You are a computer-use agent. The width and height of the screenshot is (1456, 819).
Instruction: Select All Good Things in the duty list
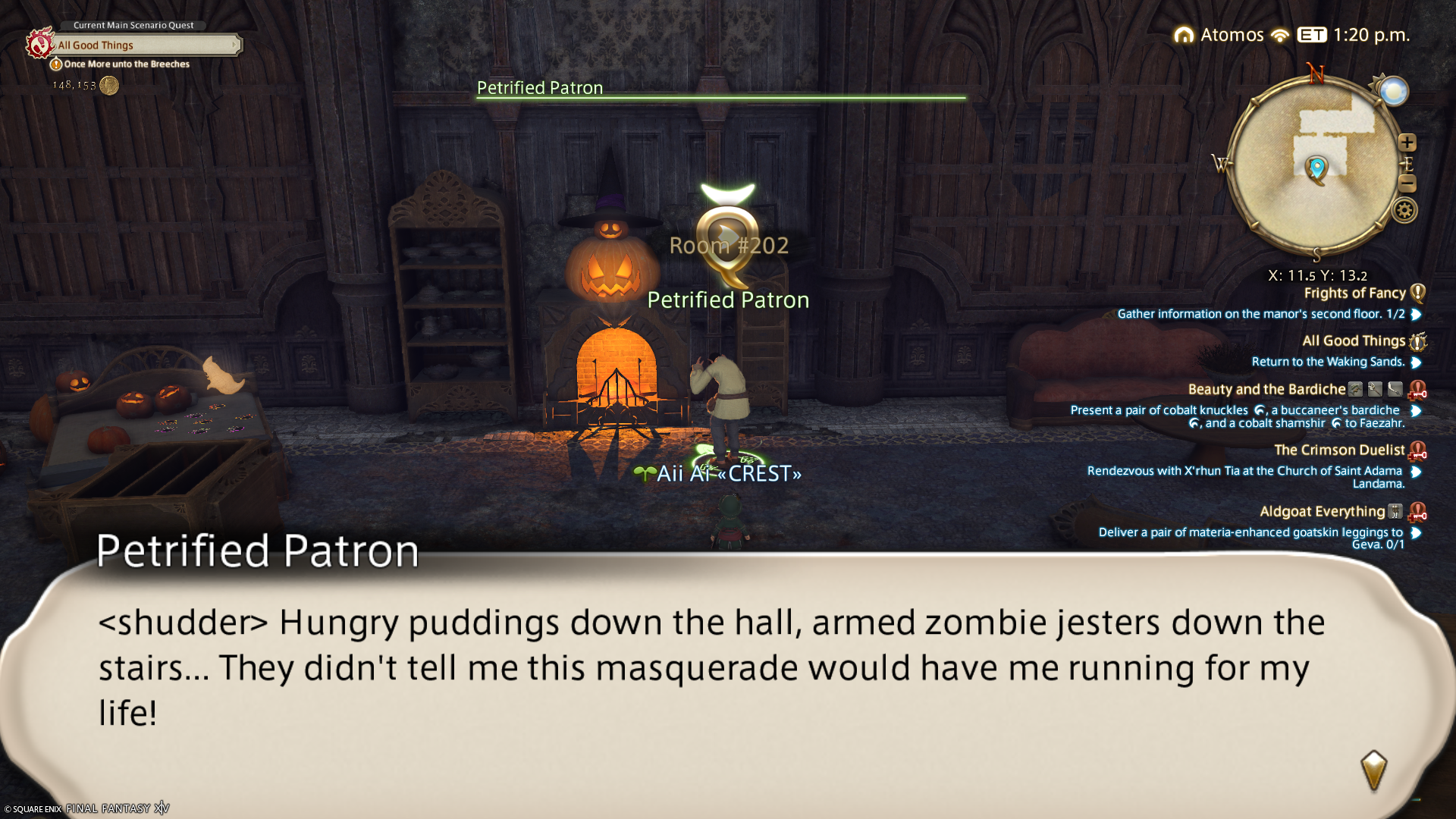pos(1354,341)
